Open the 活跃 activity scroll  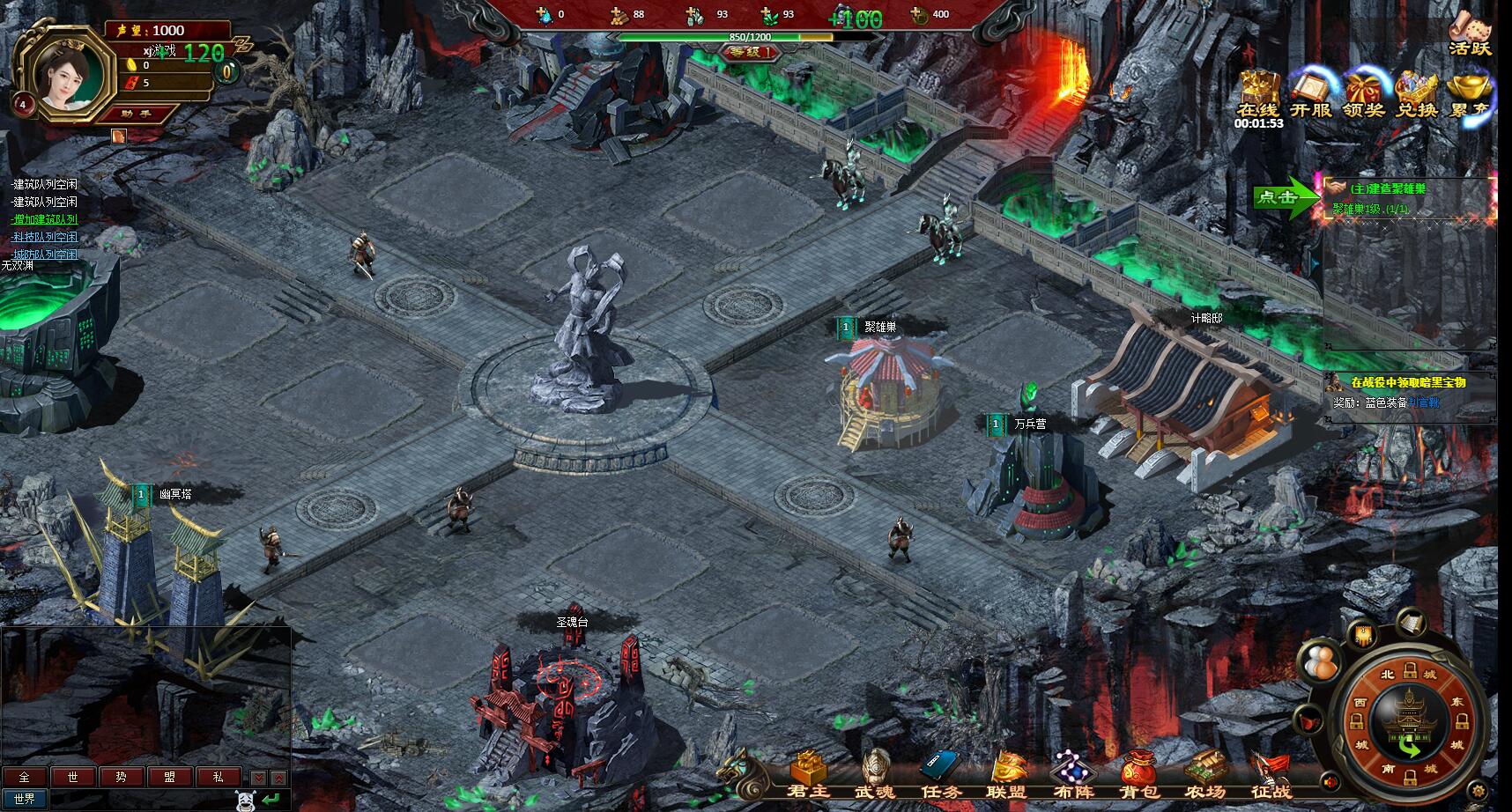[1470, 33]
